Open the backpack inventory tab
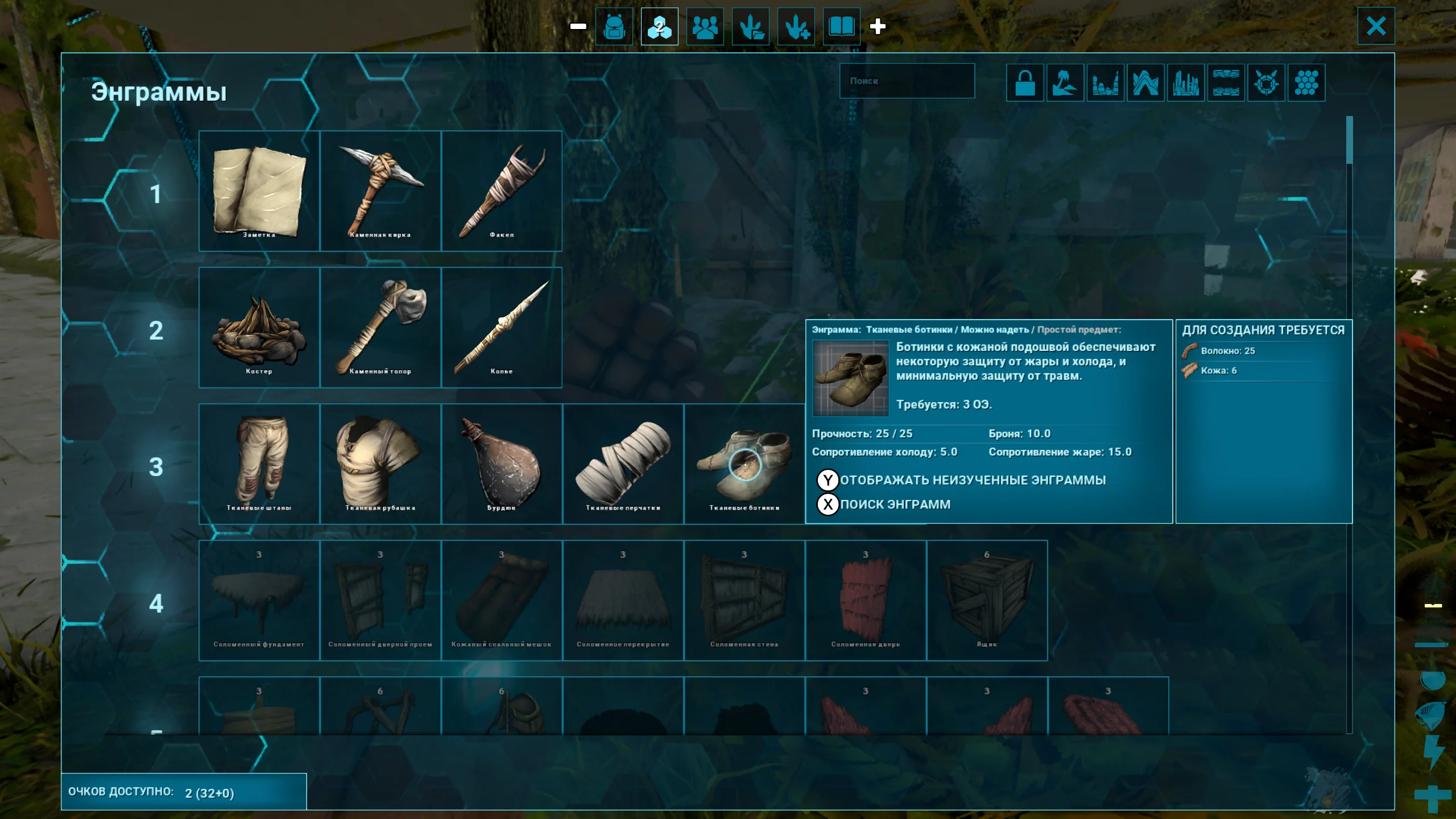1456x819 pixels. pos(614,27)
